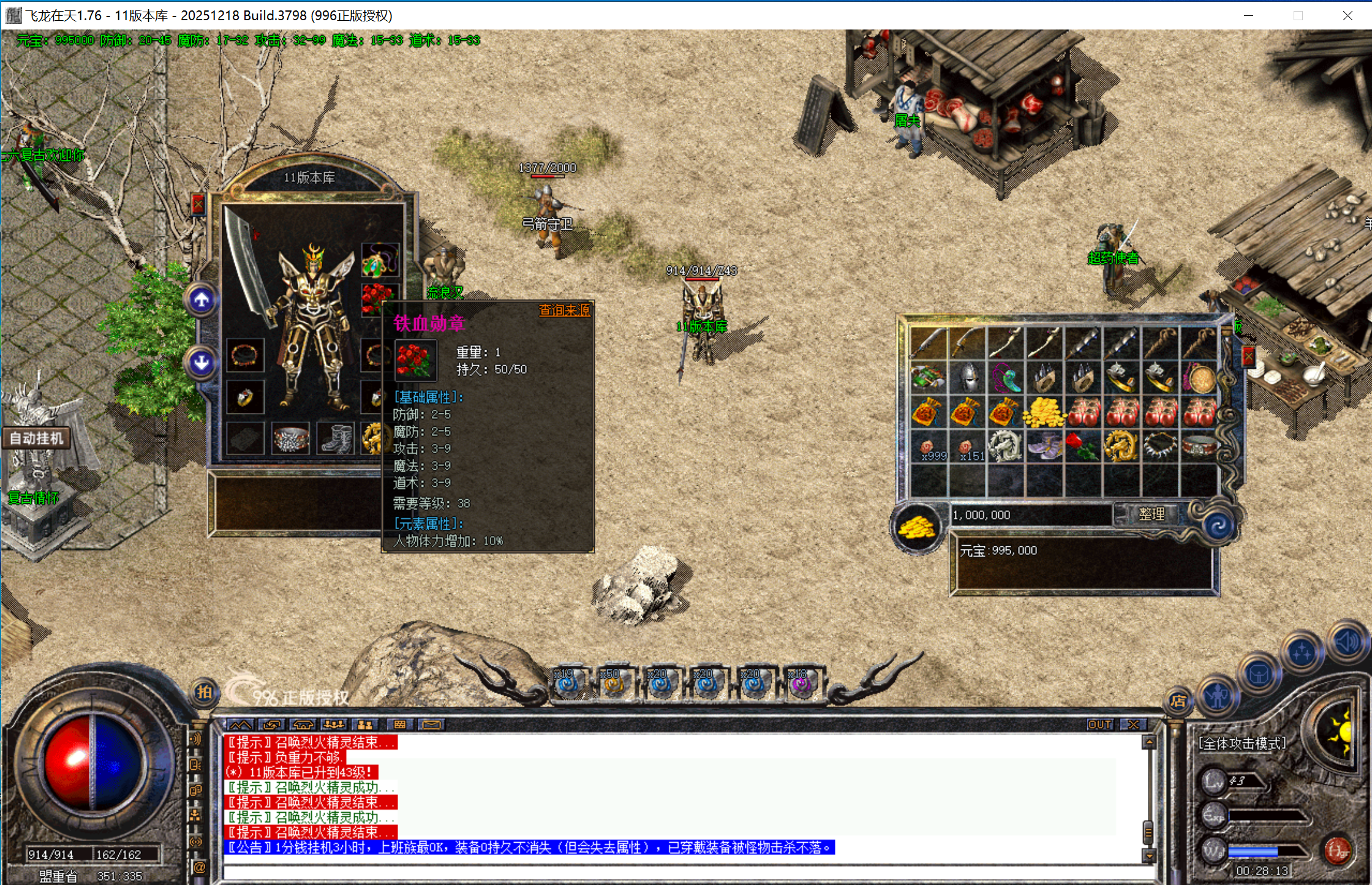The height and width of the screenshot is (885, 1372).
Task: Toggle the 自动挂机 auto-battle button
Action: [37, 439]
